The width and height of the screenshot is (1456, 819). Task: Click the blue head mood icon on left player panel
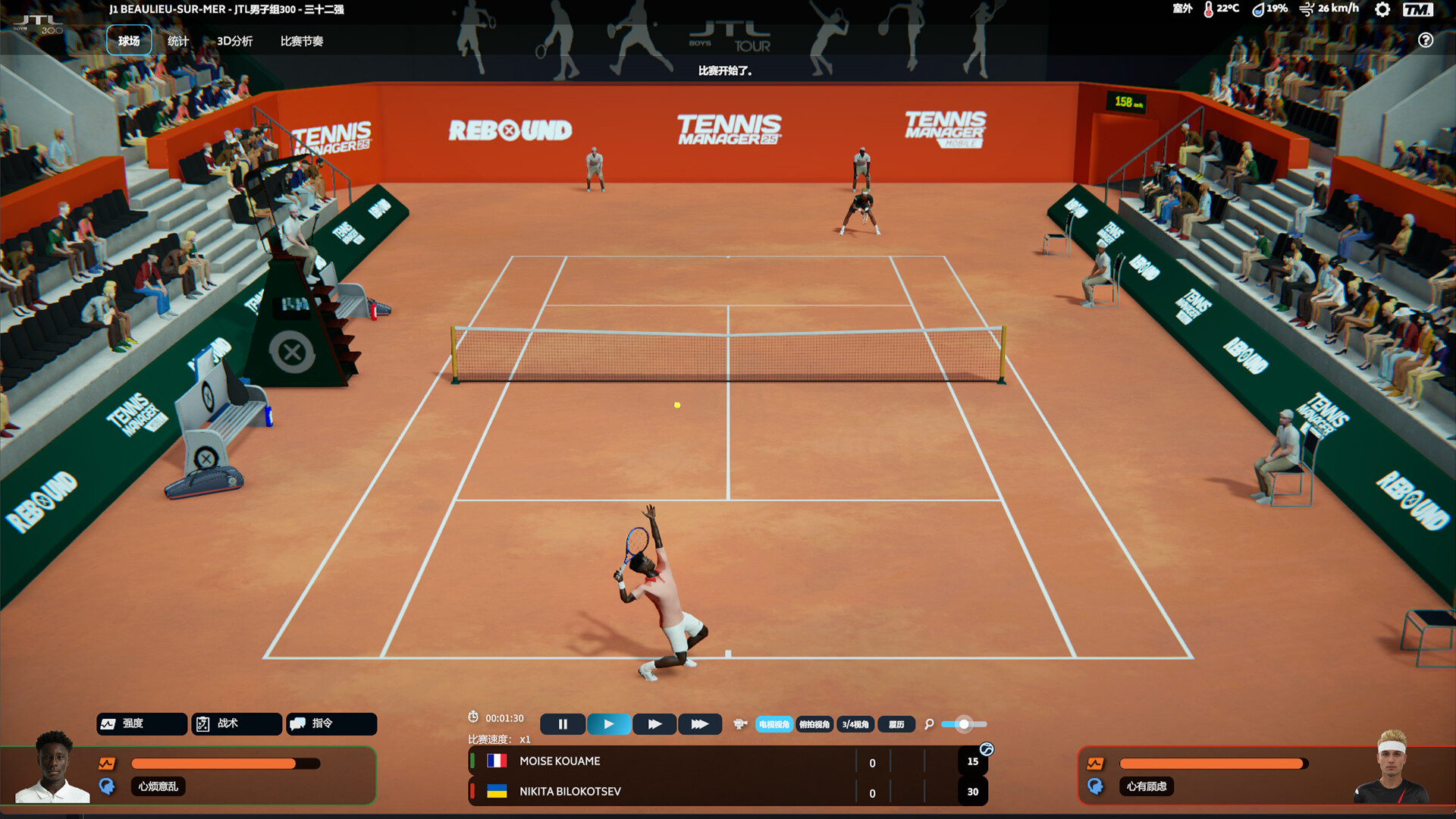tap(107, 787)
